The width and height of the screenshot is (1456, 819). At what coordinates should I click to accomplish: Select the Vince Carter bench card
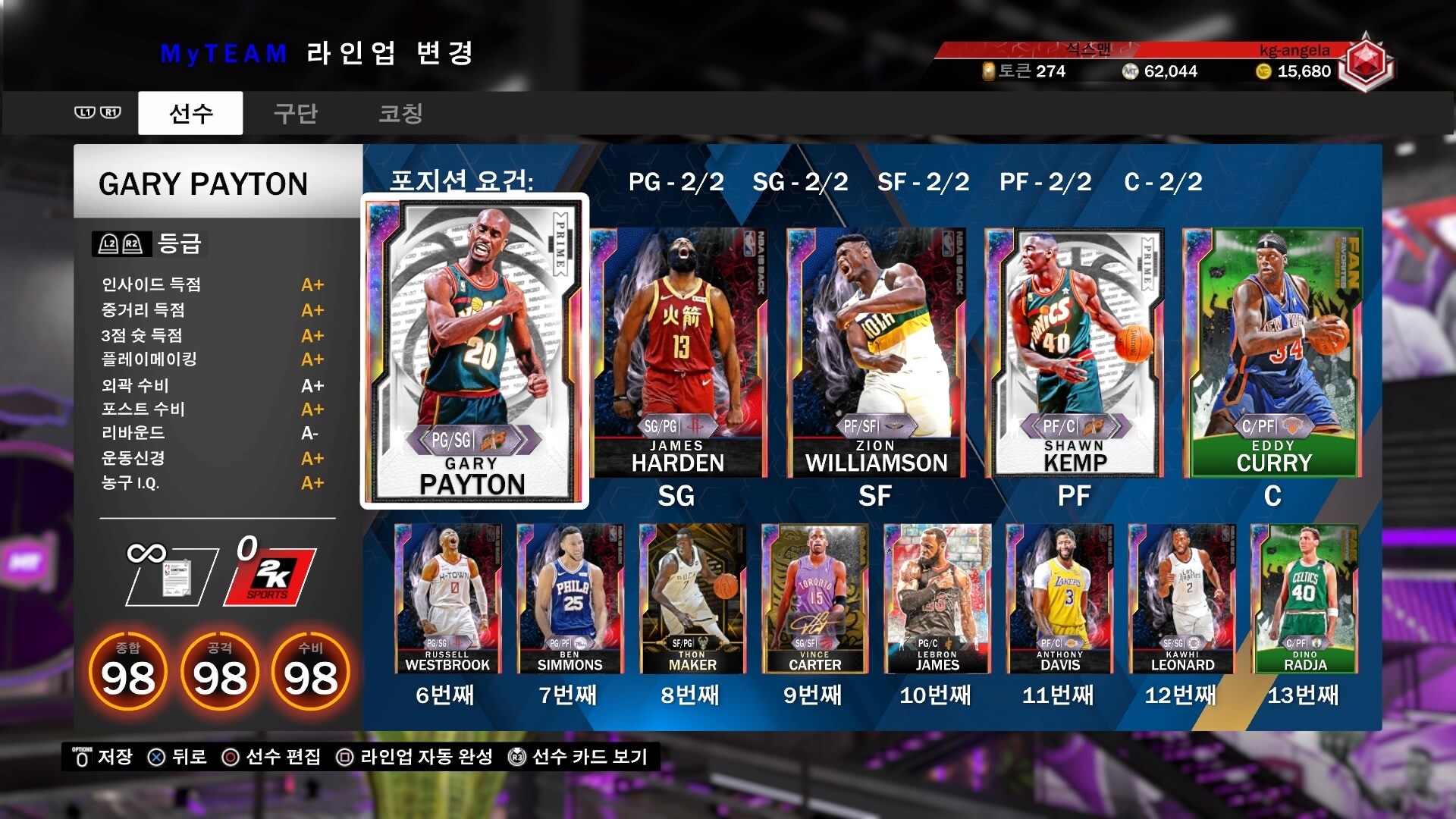814,599
